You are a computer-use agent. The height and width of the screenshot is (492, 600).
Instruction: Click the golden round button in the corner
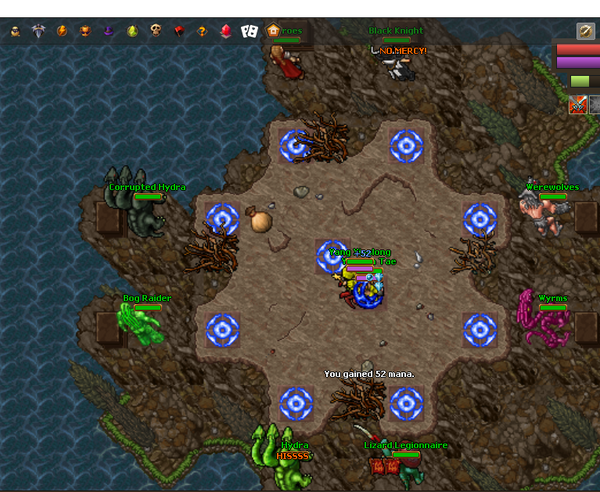click(586, 31)
